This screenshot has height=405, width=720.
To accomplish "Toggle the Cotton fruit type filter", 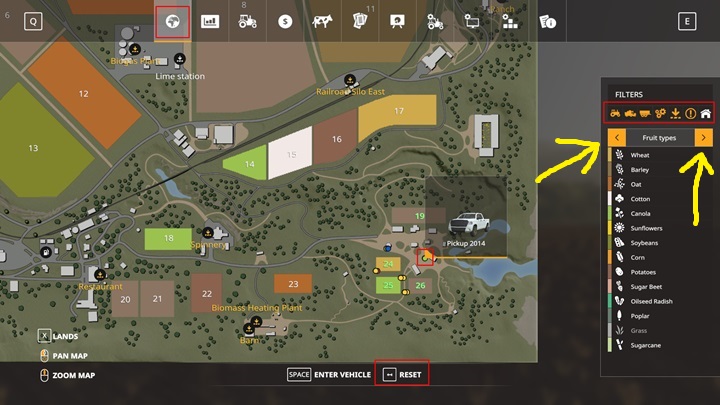I will coord(639,199).
